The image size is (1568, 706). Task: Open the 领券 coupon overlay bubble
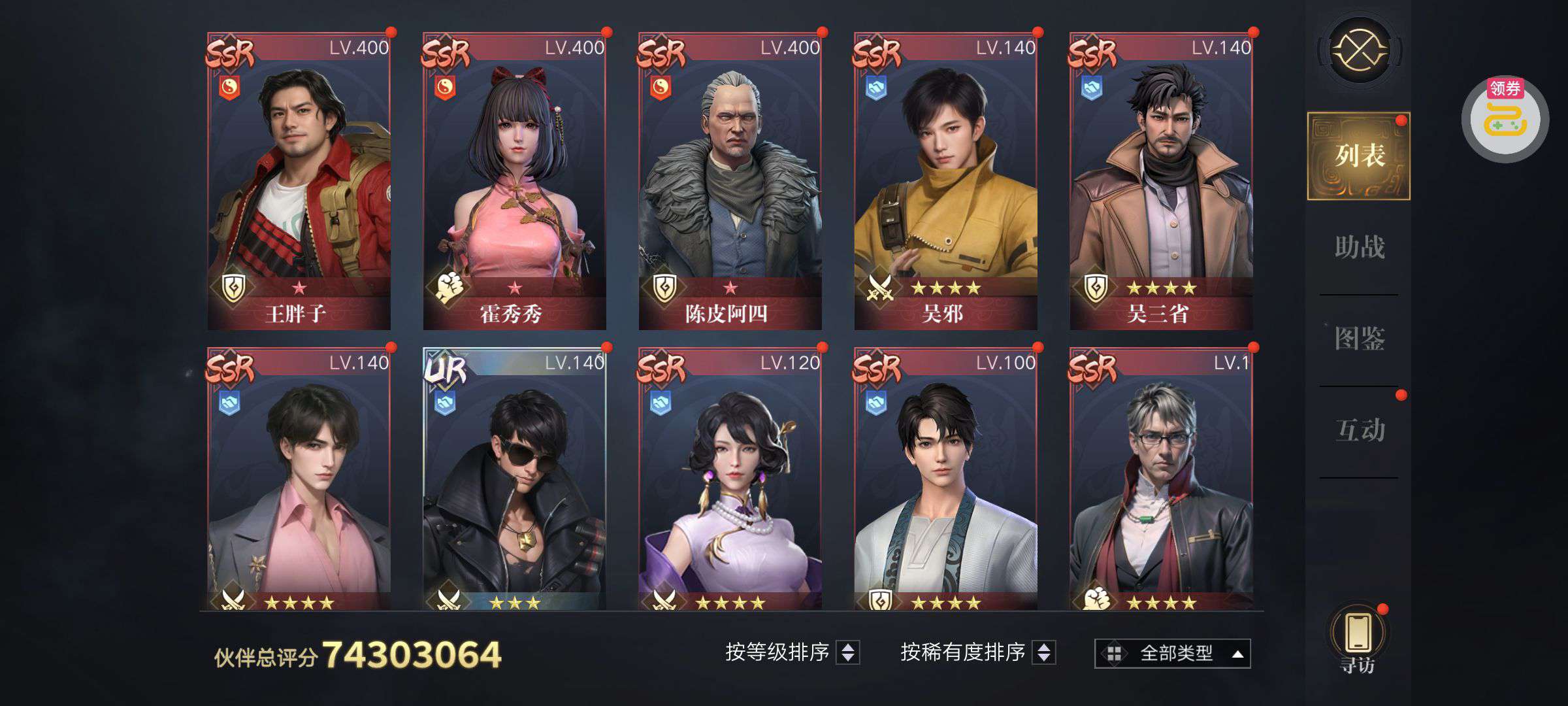[x=1505, y=119]
